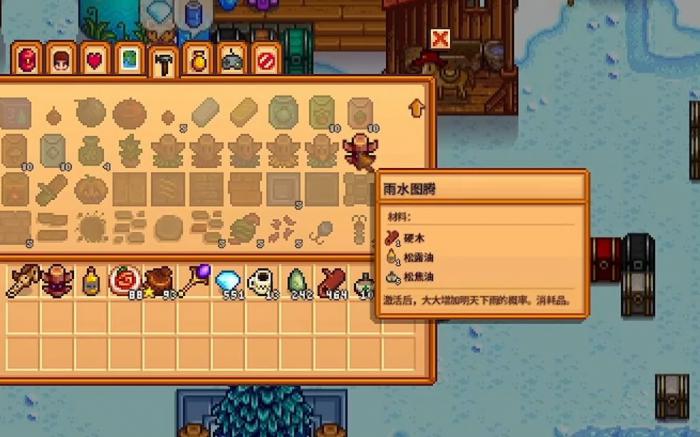The width and height of the screenshot is (700, 437).
Task: Open the exit game tab with red circle
Action: [x=264, y=60]
